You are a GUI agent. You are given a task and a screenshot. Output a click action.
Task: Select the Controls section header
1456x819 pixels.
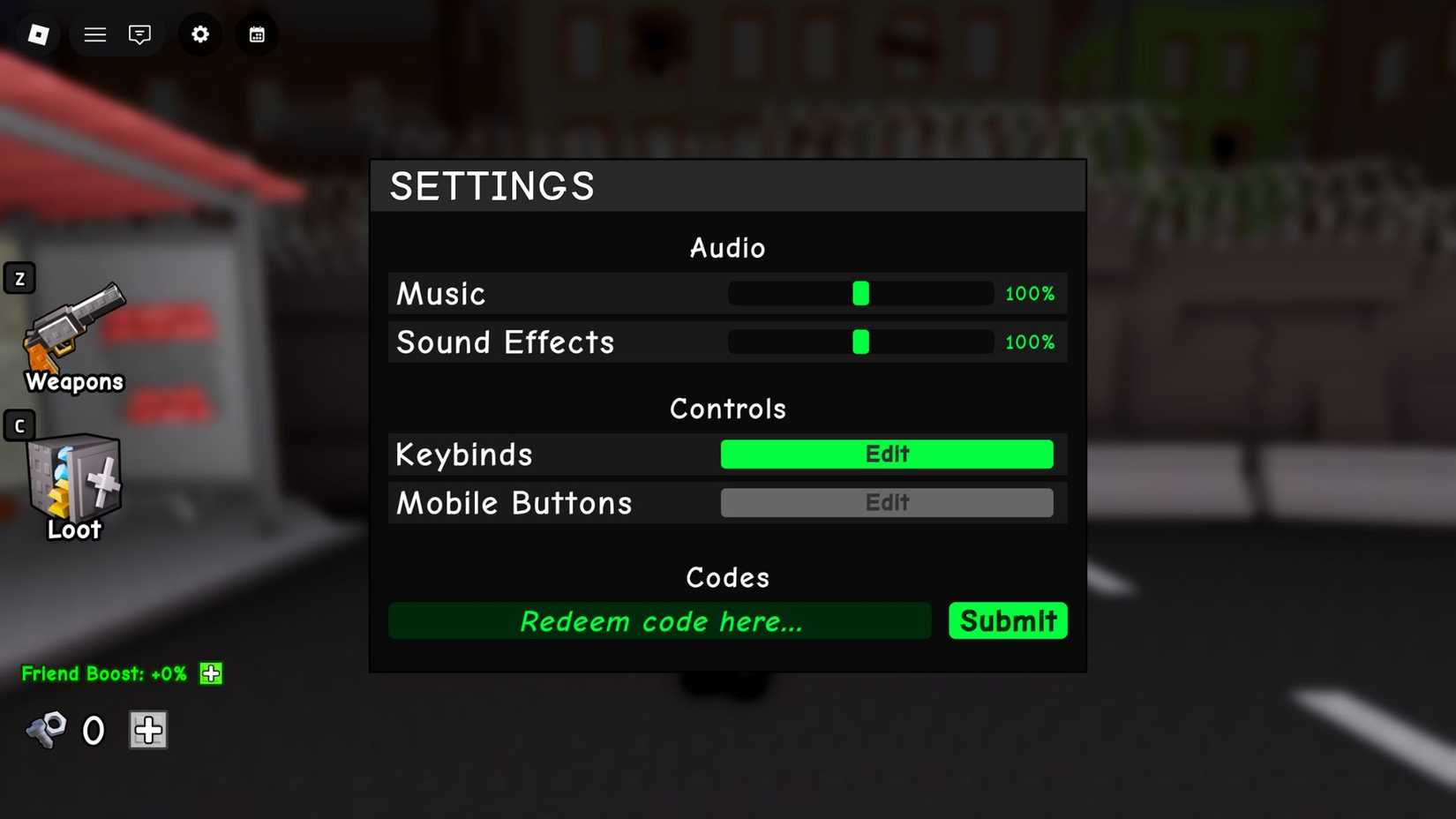[x=727, y=408]
